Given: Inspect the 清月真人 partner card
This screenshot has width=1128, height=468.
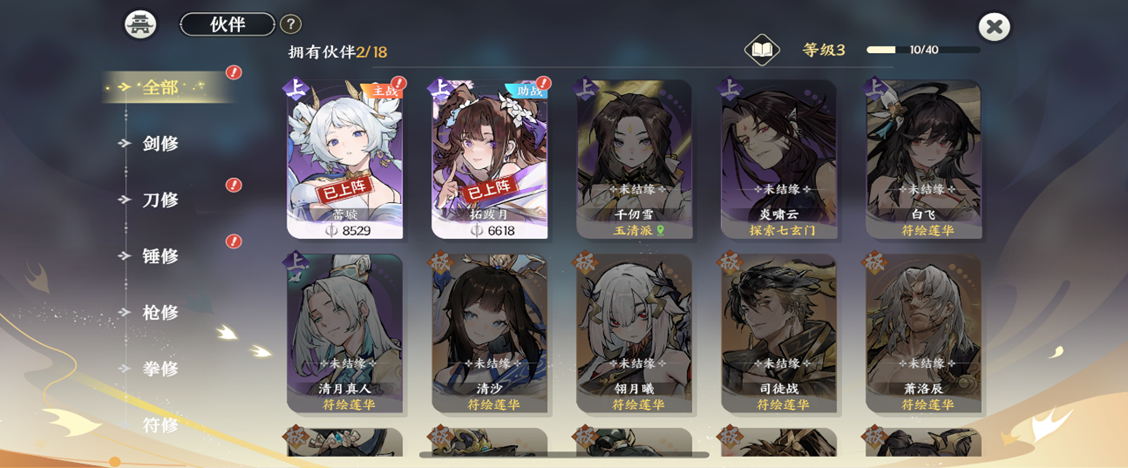Looking at the screenshot, I should tap(345, 332).
